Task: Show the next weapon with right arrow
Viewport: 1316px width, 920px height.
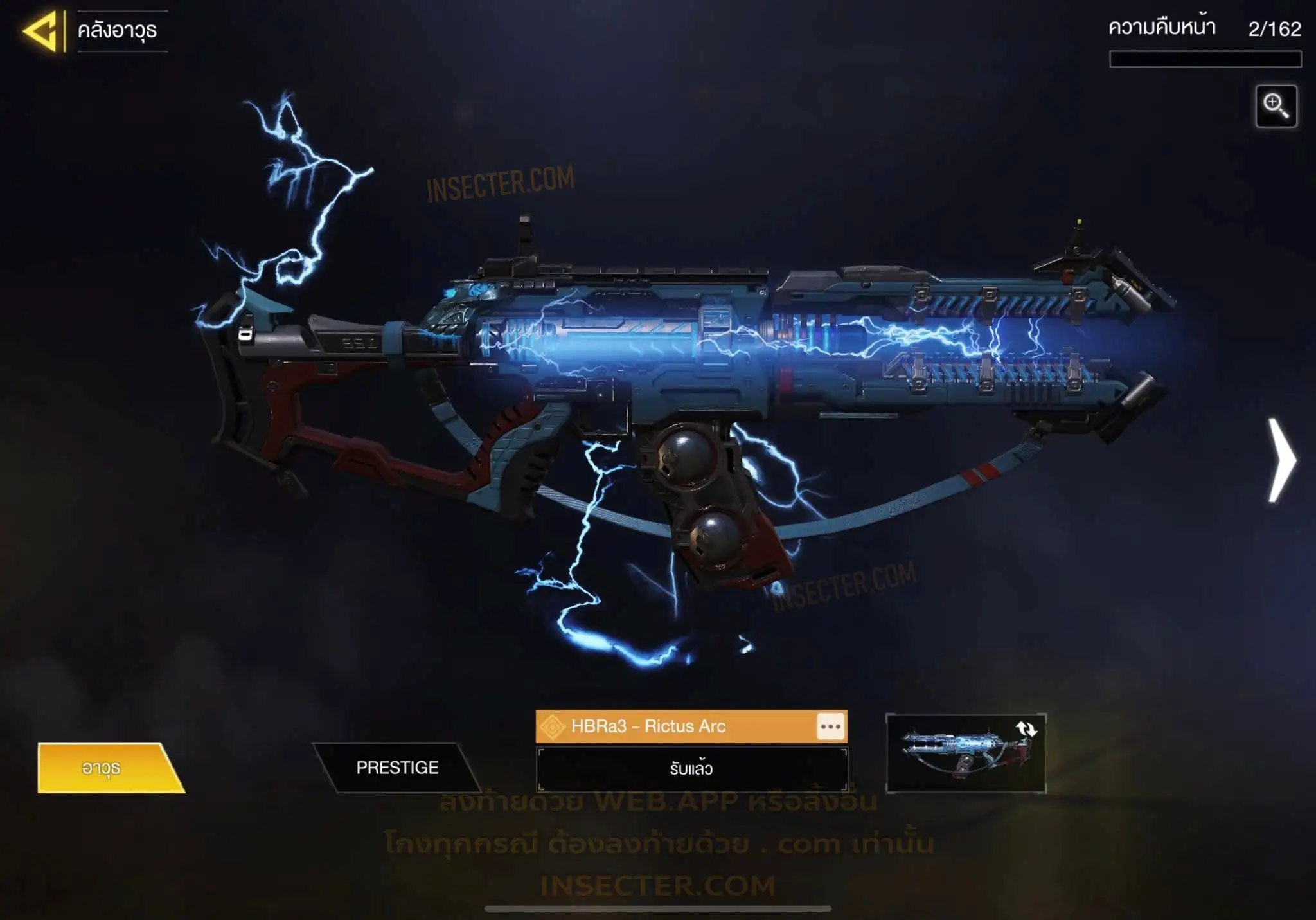Action: (1281, 460)
